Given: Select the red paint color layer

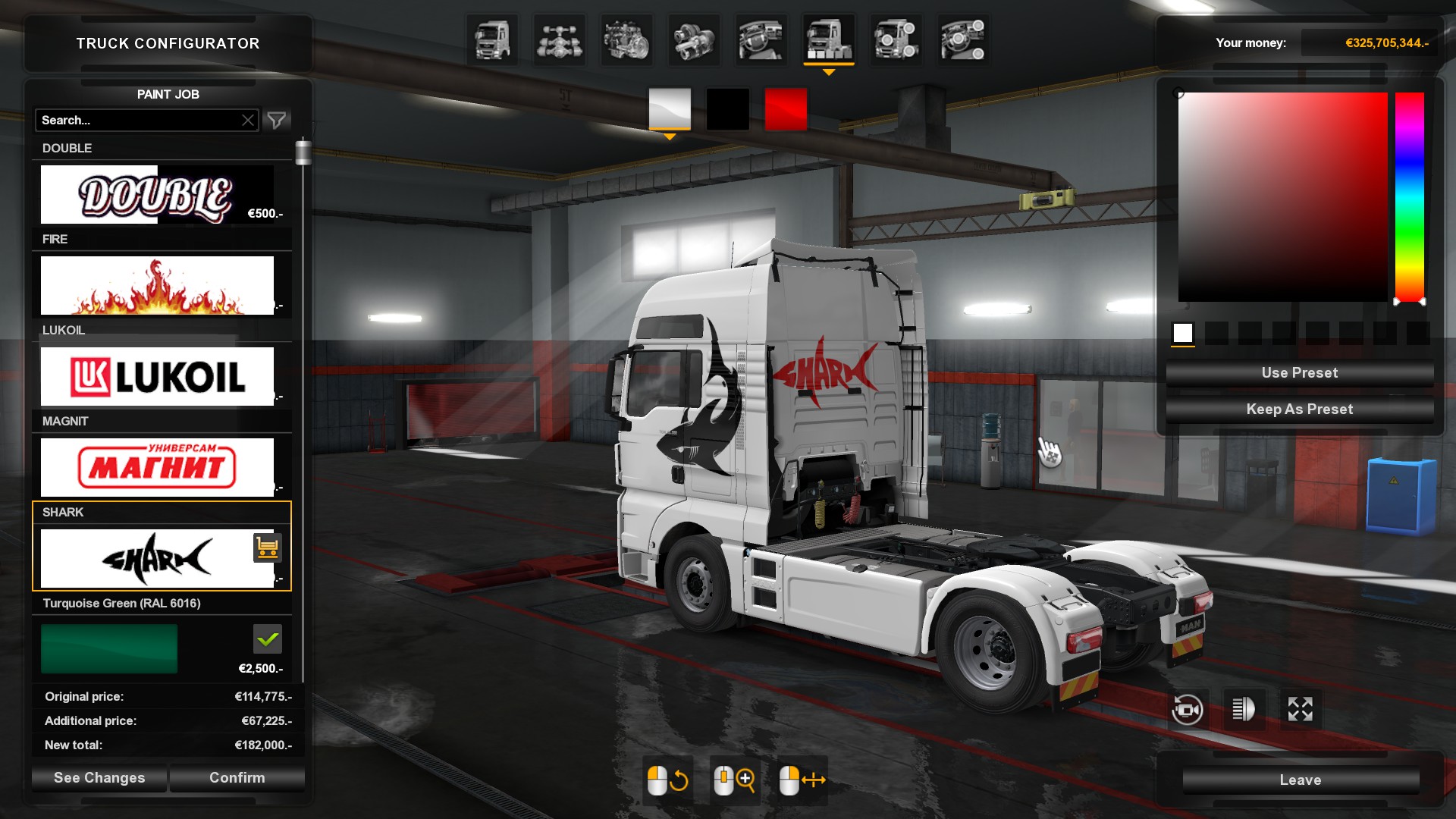Looking at the screenshot, I should point(786,109).
